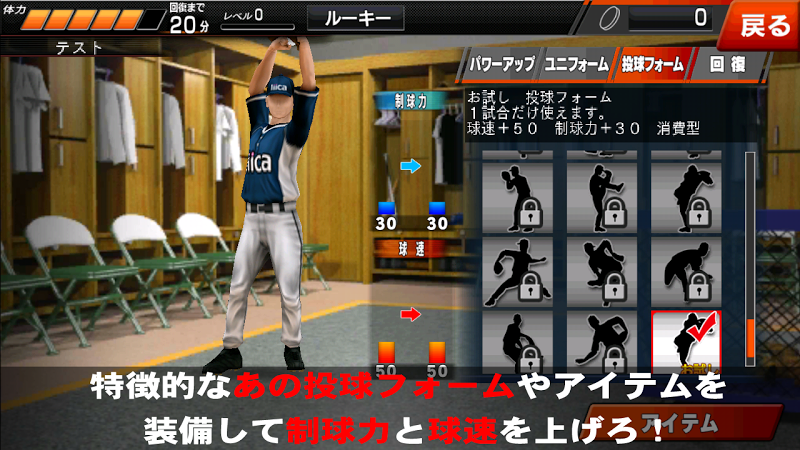Click the ルーキー rank label
Screen dimensions: 800x450
tap(355, 17)
